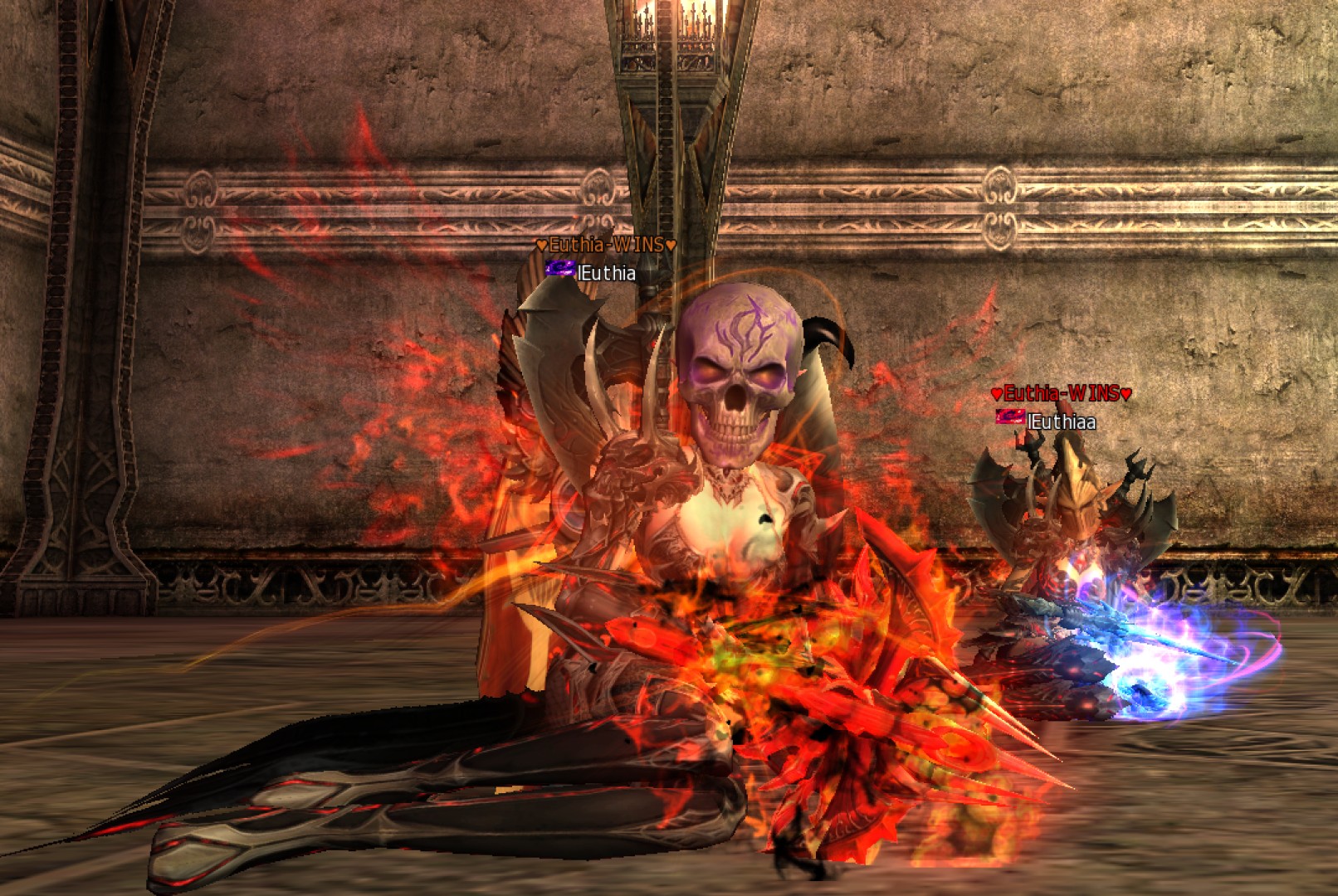The width and height of the screenshot is (1338, 896).
Task: Select the IEuthia player nameplate
Action: tap(606, 273)
